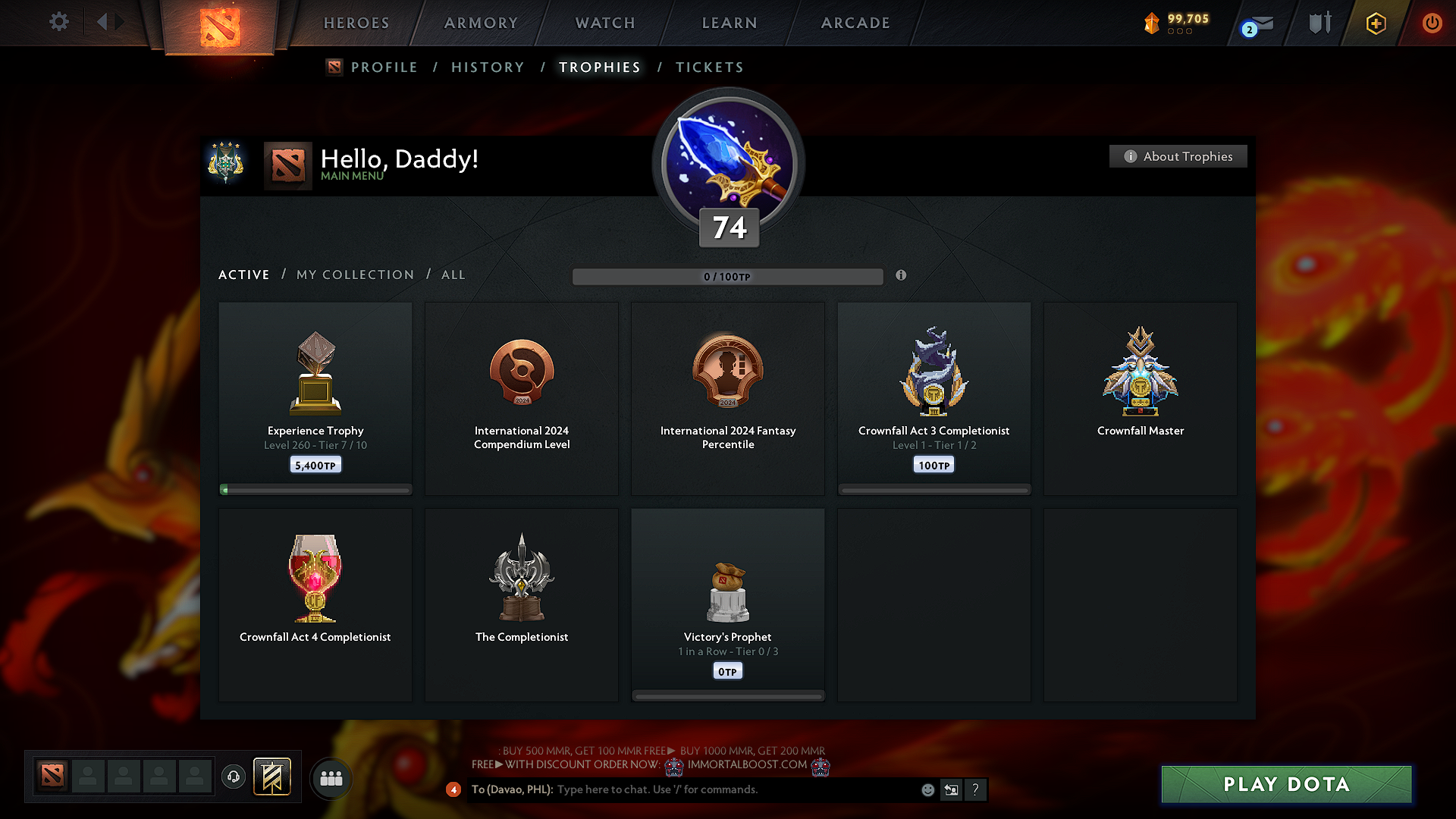Click the PLAY DOTA button
The width and height of the screenshot is (1456, 819).
tap(1286, 784)
